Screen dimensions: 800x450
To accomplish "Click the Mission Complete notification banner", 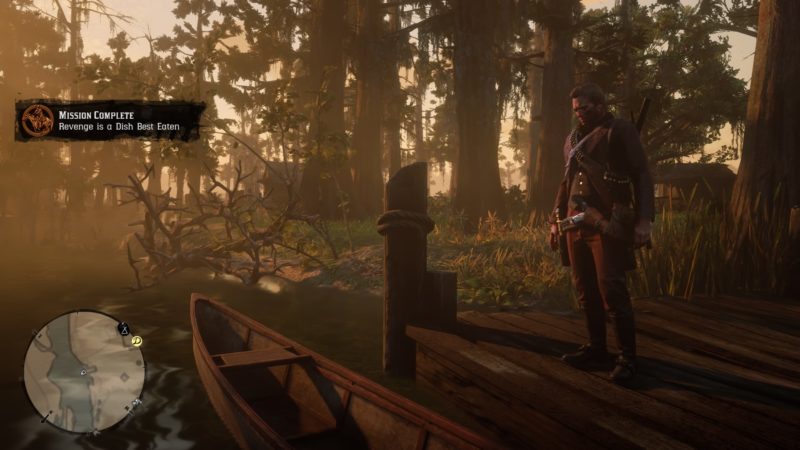I will click(x=110, y=120).
